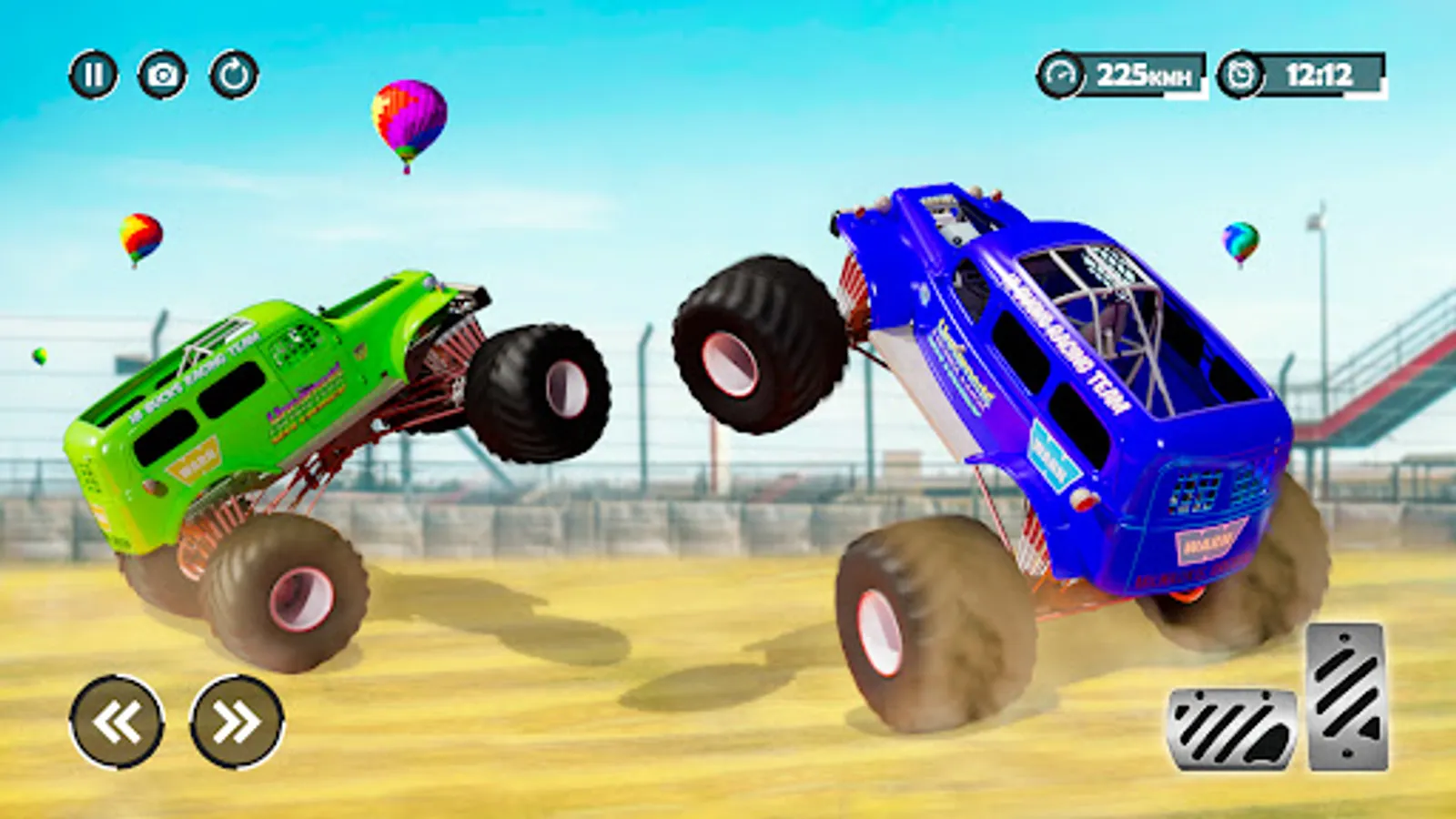The height and width of the screenshot is (819, 1456).
Task: Tap the right double-arrow forward control
Action: tap(235, 722)
